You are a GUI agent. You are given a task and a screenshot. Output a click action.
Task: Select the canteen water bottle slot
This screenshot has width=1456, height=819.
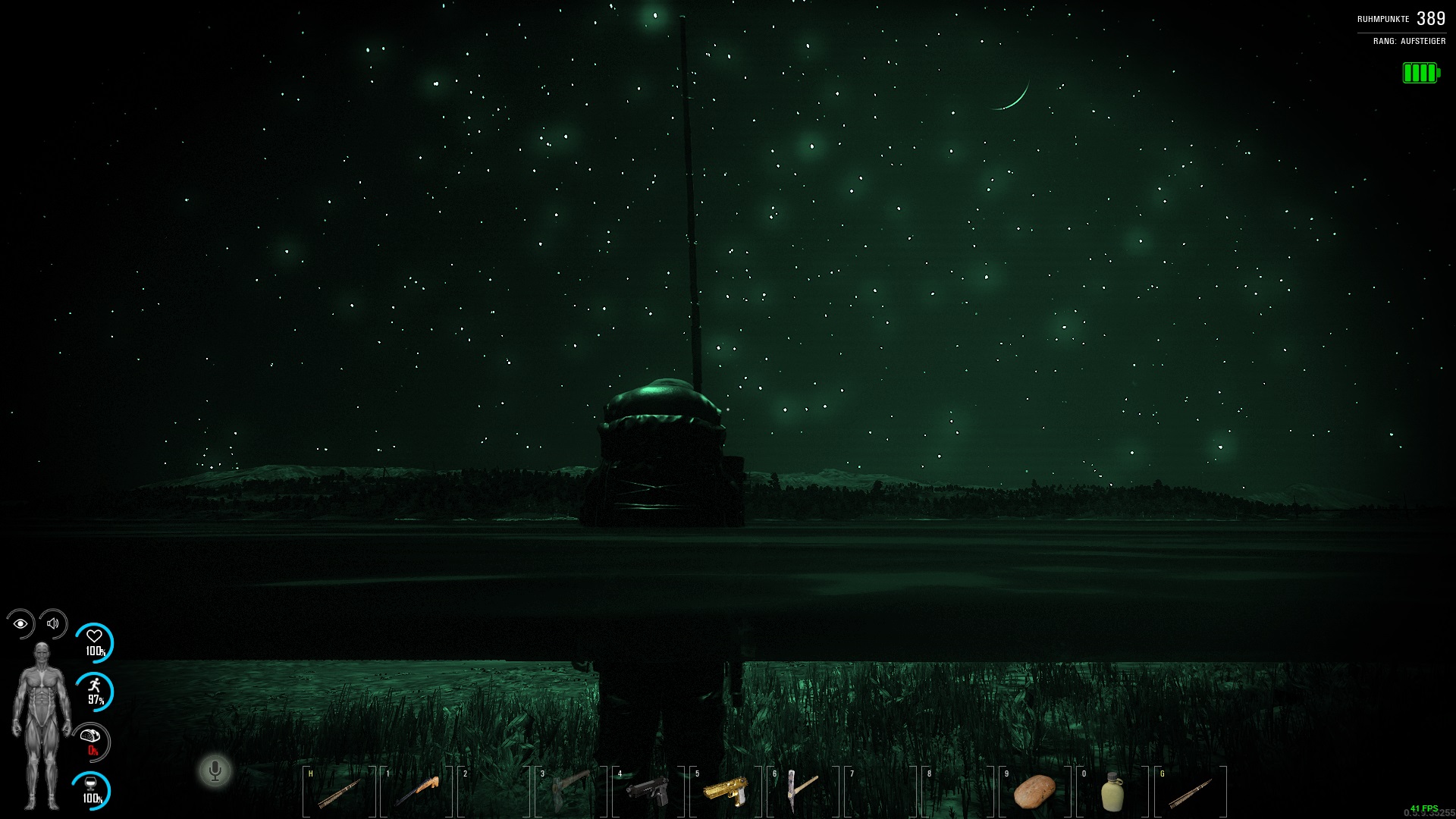coord(1112,792)
